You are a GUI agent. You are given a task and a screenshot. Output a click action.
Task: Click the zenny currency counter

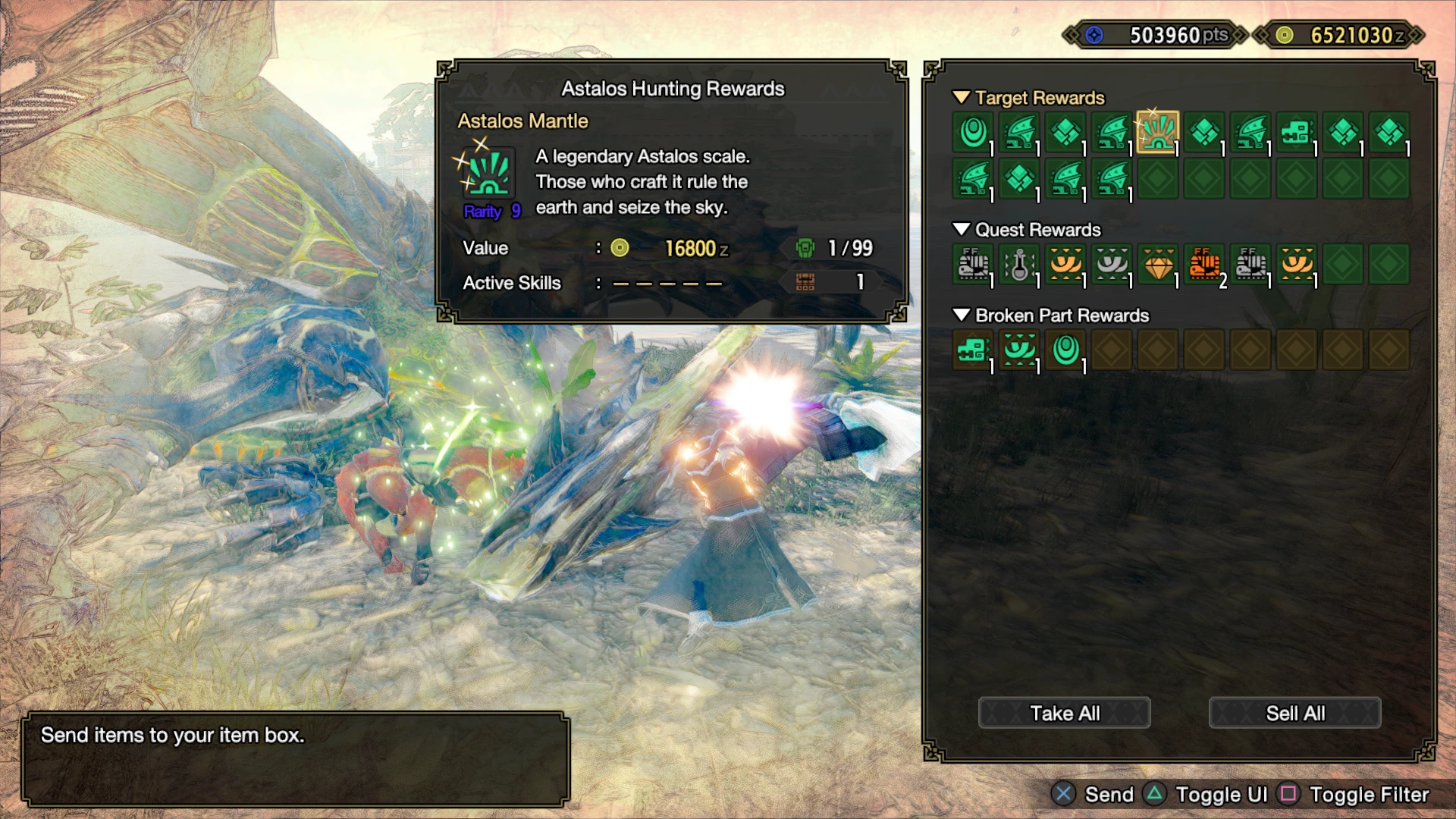(x=1357, y=34)
